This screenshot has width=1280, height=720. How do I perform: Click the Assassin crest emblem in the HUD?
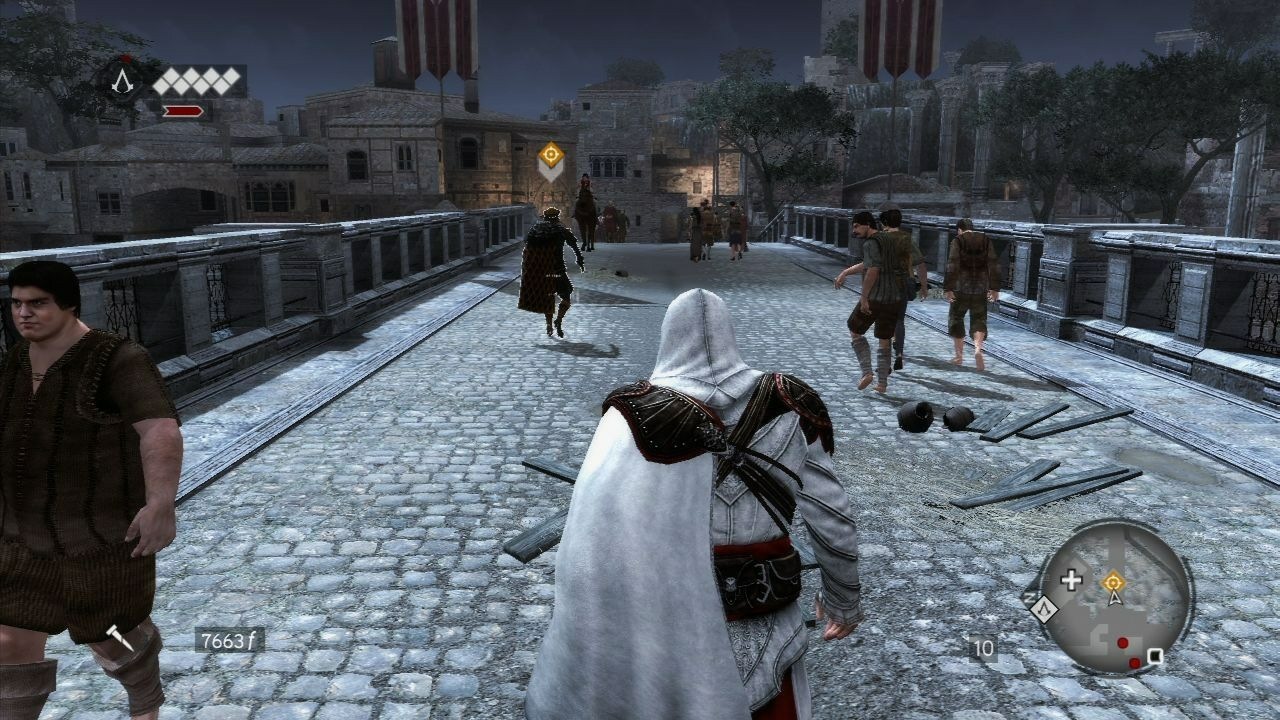pos(122,82)
